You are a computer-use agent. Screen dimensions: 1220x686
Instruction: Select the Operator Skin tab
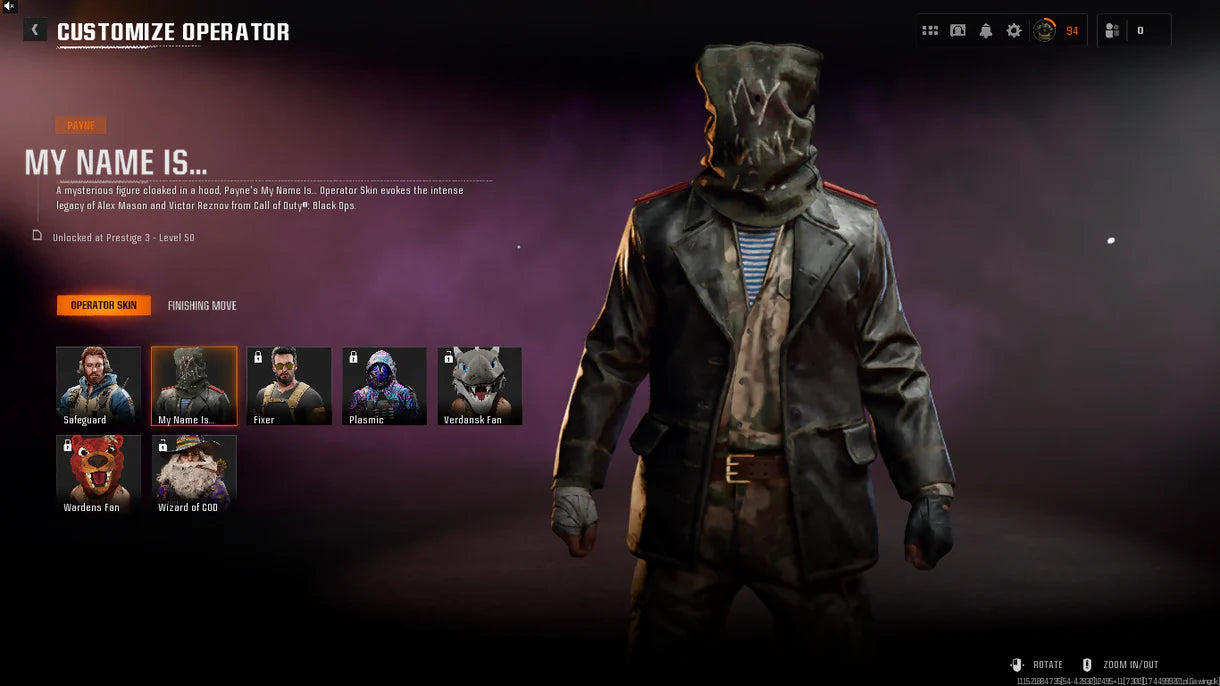point(104,306)
